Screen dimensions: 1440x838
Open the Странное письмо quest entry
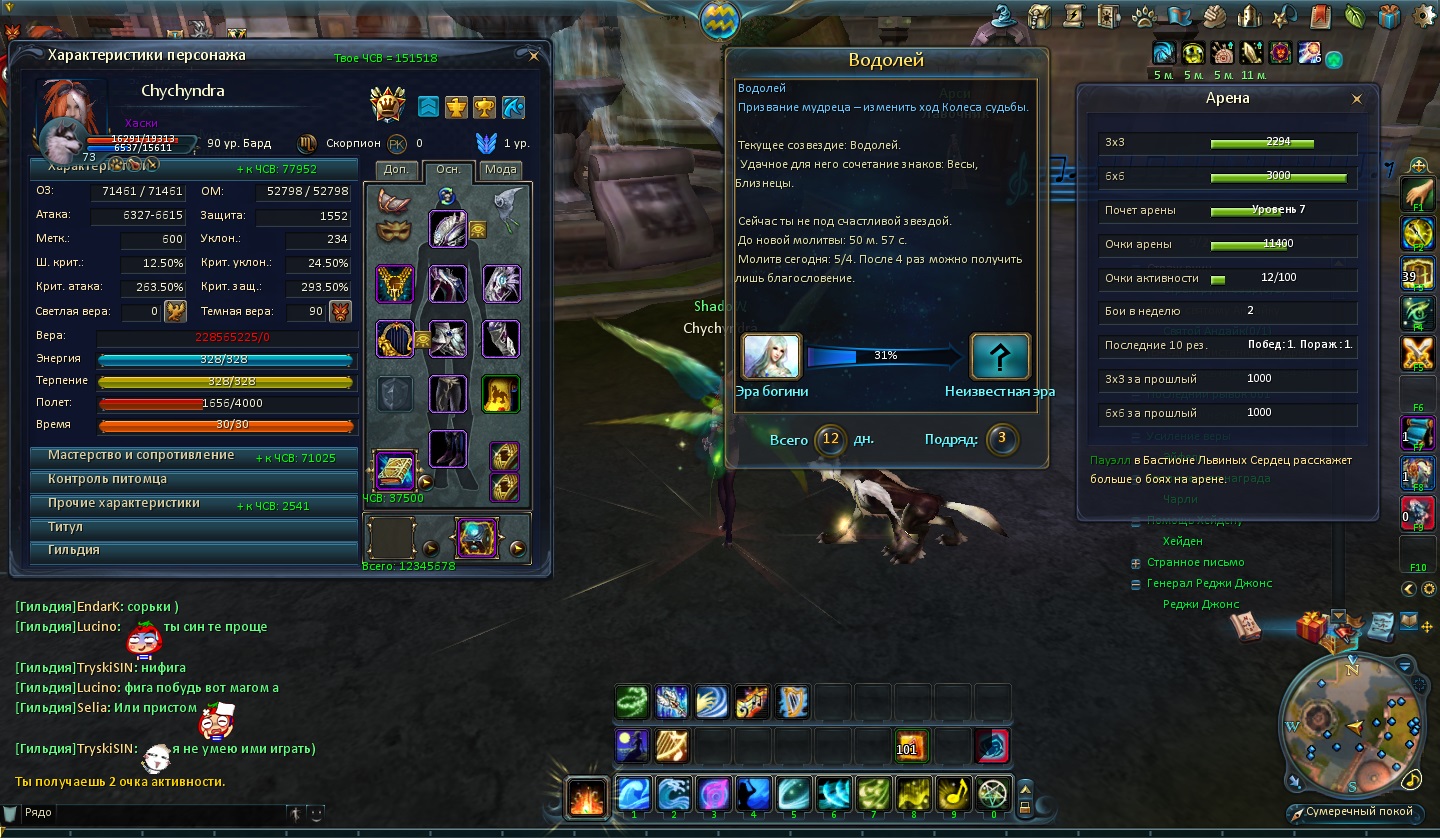(x=1195, y=563)
